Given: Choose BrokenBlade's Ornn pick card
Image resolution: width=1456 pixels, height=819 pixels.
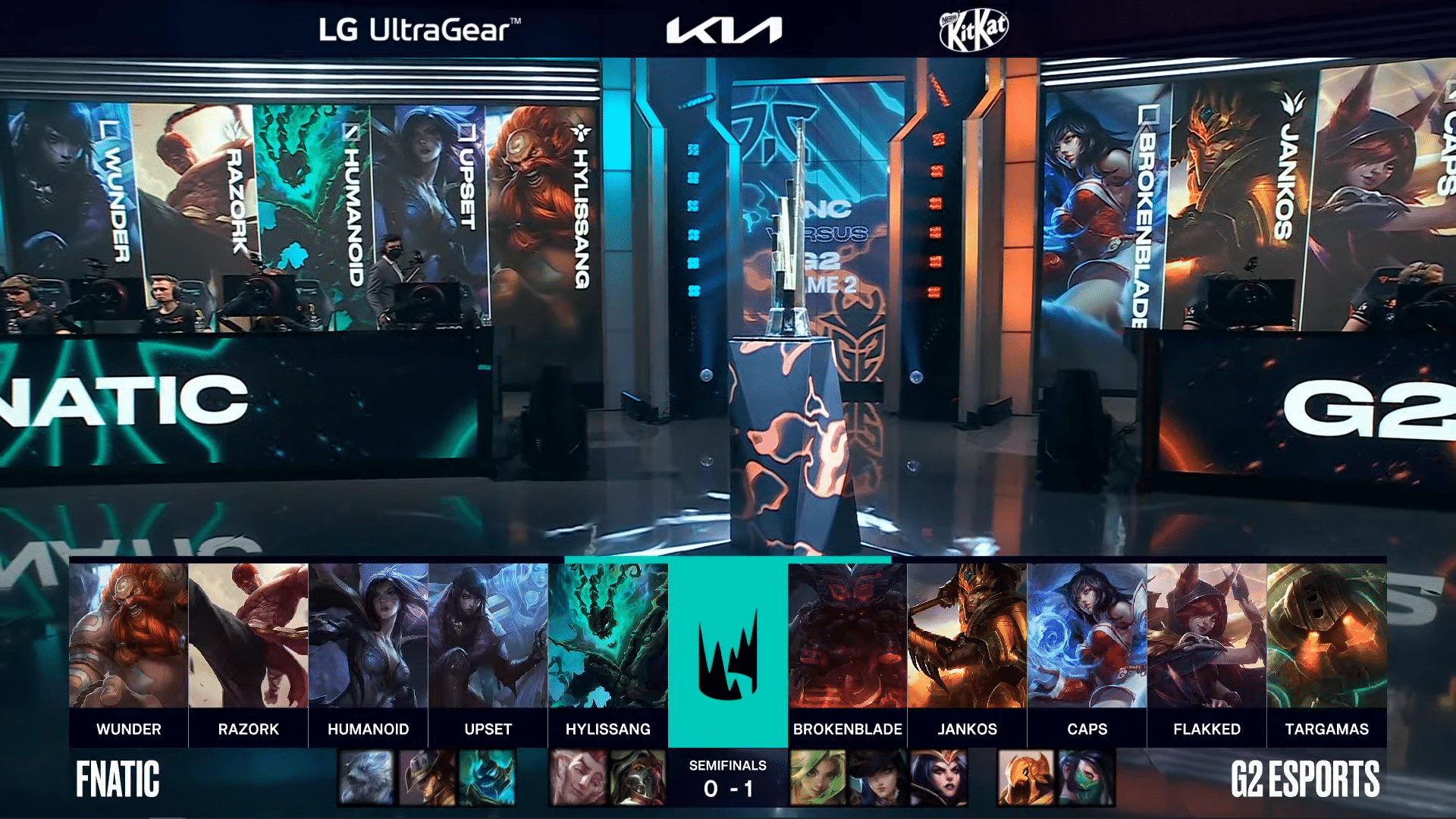Looking at the screenshot, I should [847, 637].
